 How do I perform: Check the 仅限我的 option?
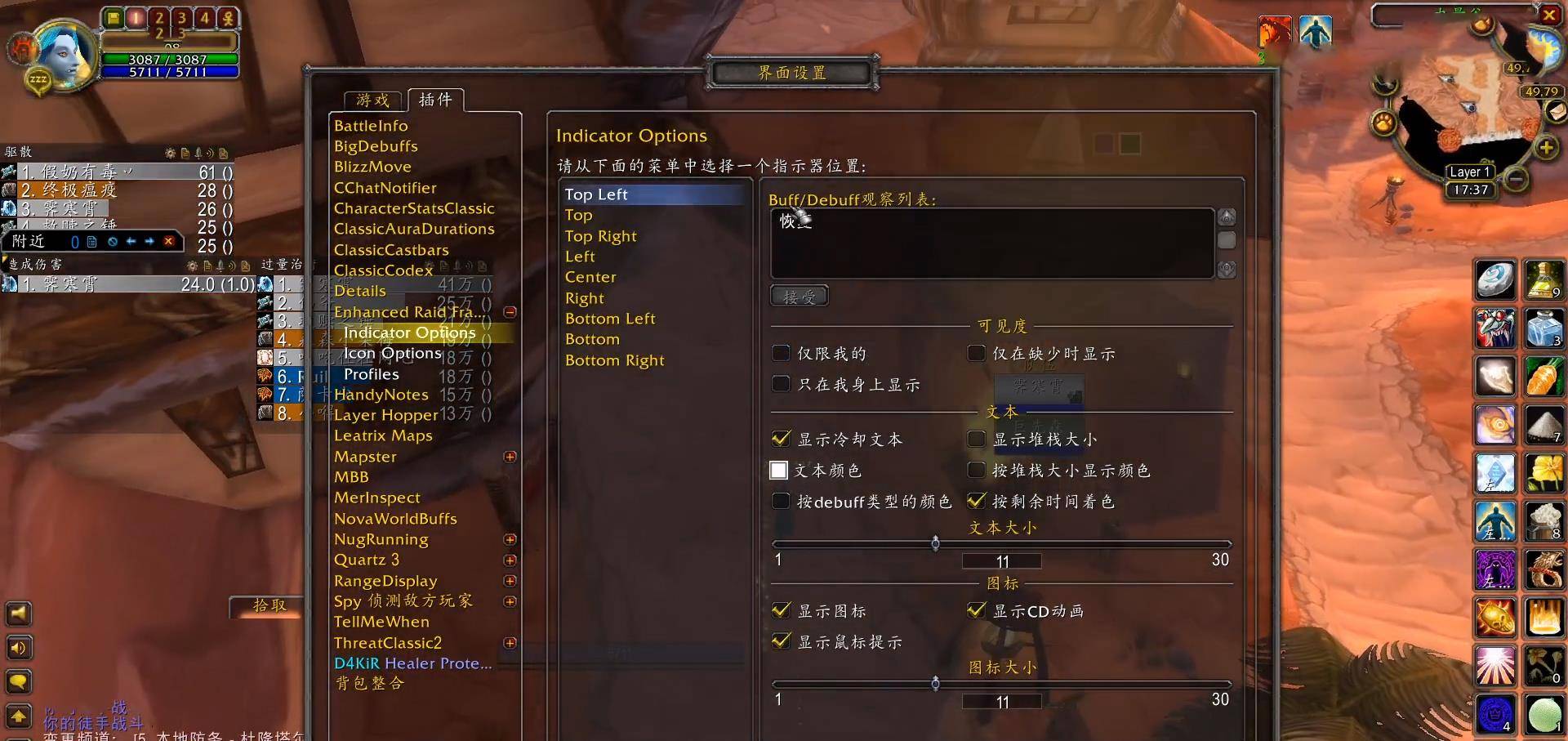781,353
